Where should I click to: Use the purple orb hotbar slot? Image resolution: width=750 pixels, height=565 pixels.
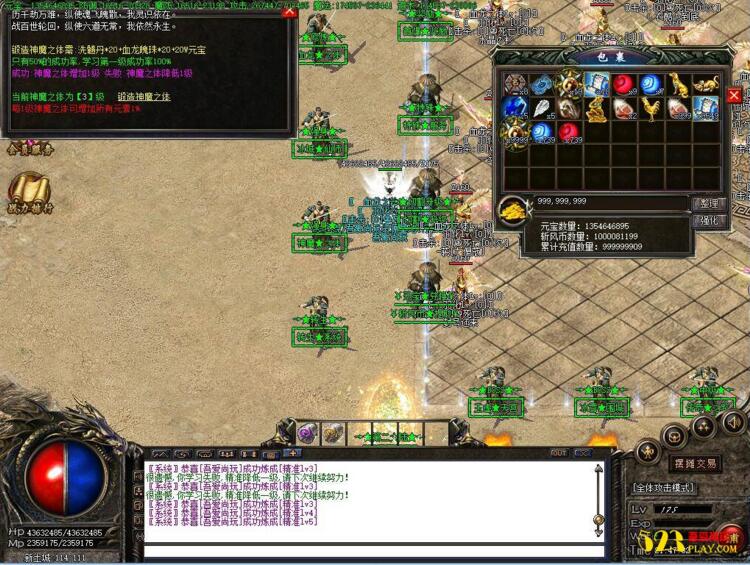[x=306, y=433]
